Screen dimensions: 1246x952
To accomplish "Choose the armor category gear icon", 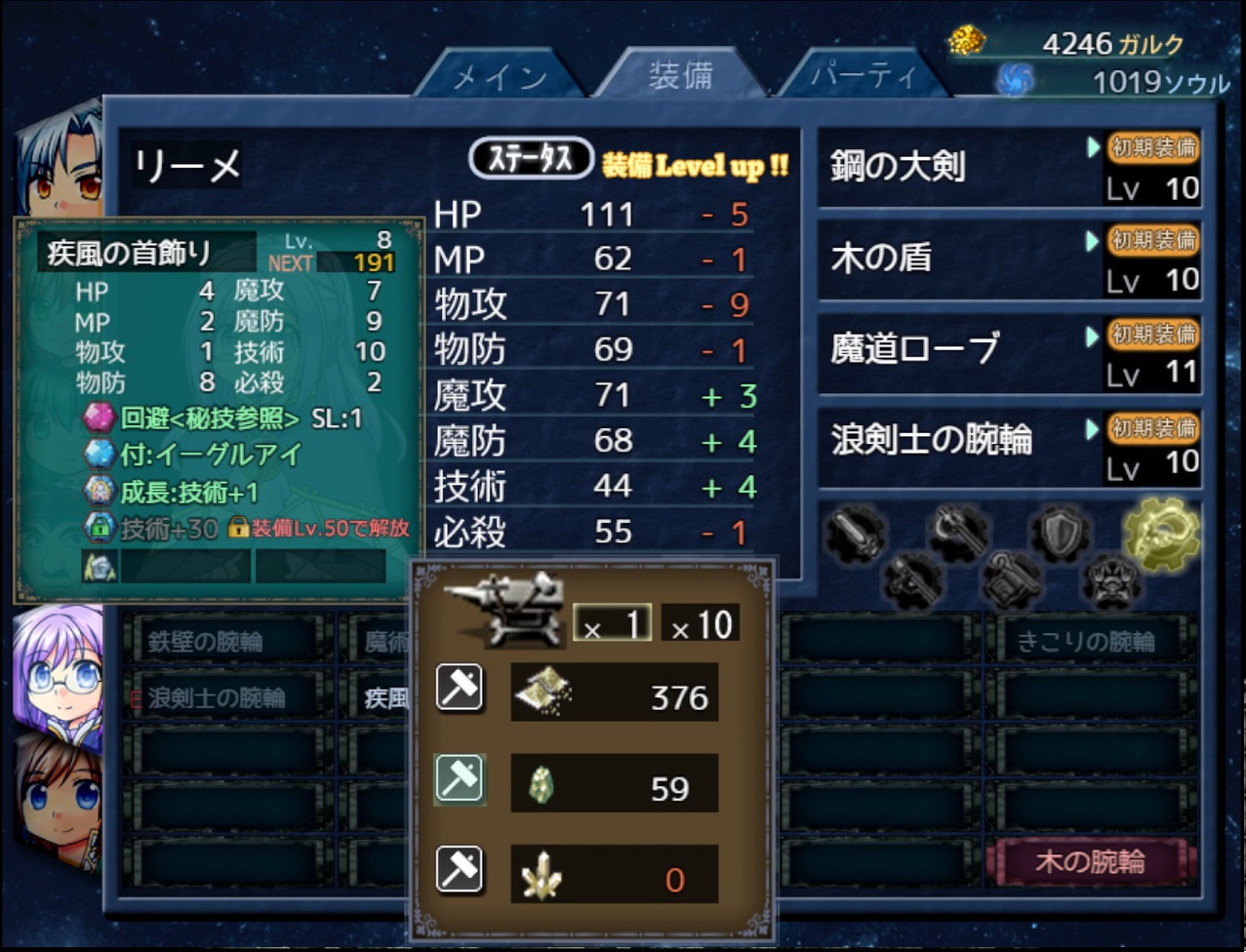I will (x=1109, y=581).
